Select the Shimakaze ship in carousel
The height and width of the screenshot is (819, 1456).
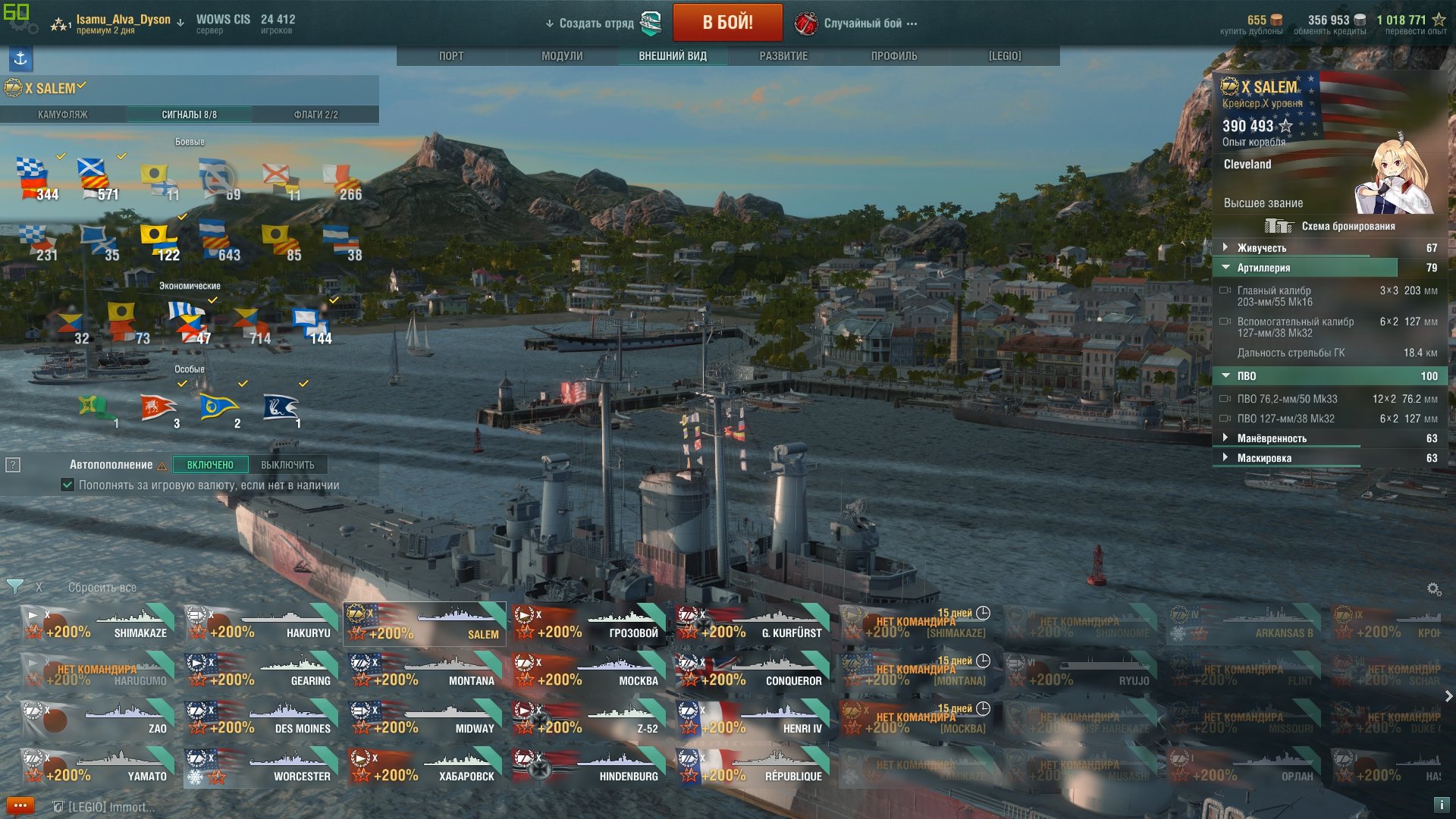point(99,624)
